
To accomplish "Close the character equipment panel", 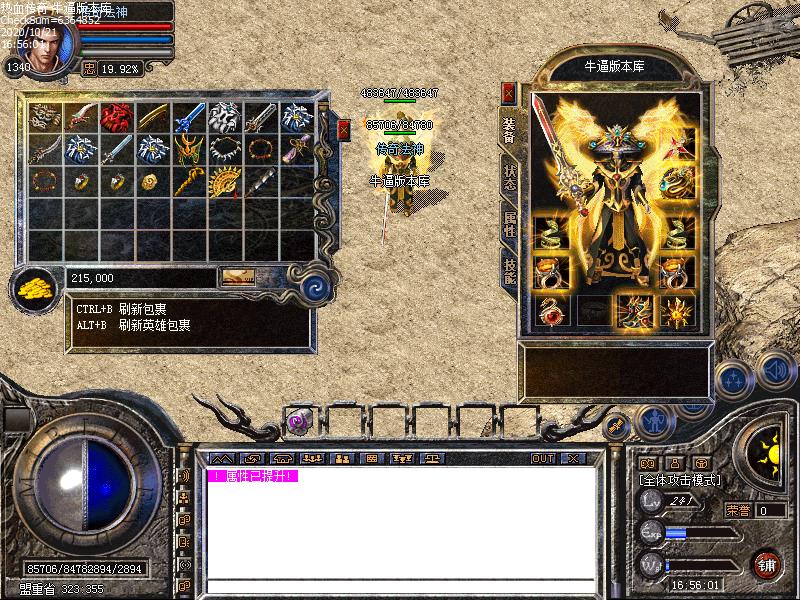I will point(508,93).
